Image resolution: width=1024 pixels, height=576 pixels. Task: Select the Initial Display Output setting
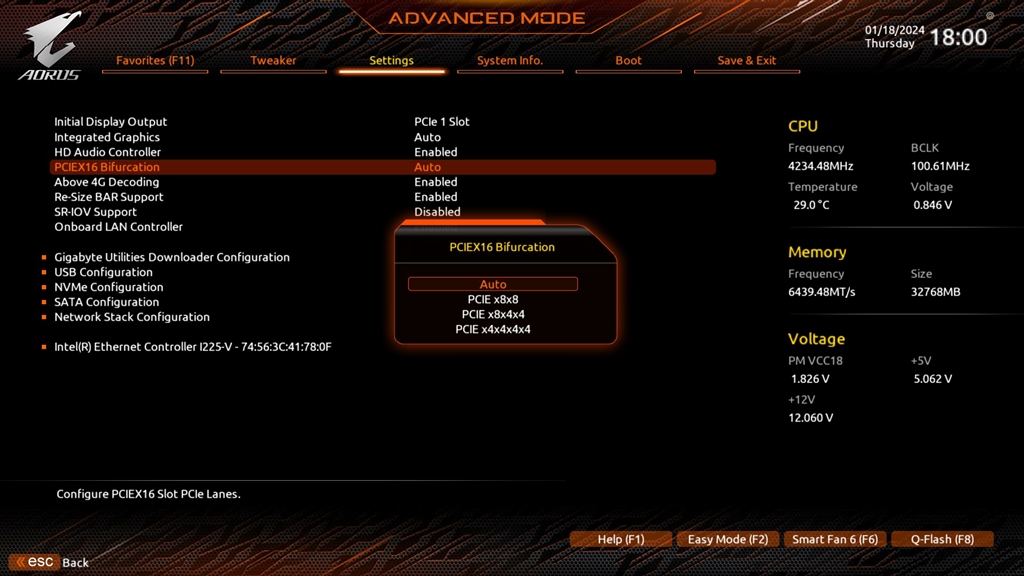click(x=111, y=122)
